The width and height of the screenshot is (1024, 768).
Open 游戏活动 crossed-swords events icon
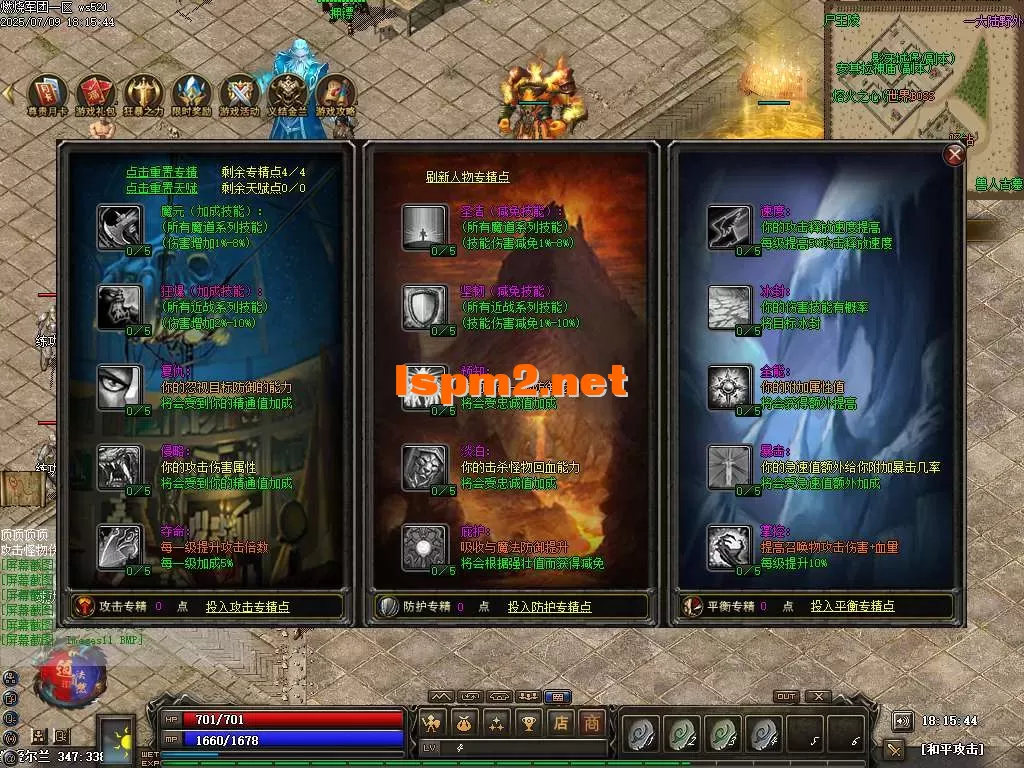coord(239,93)
